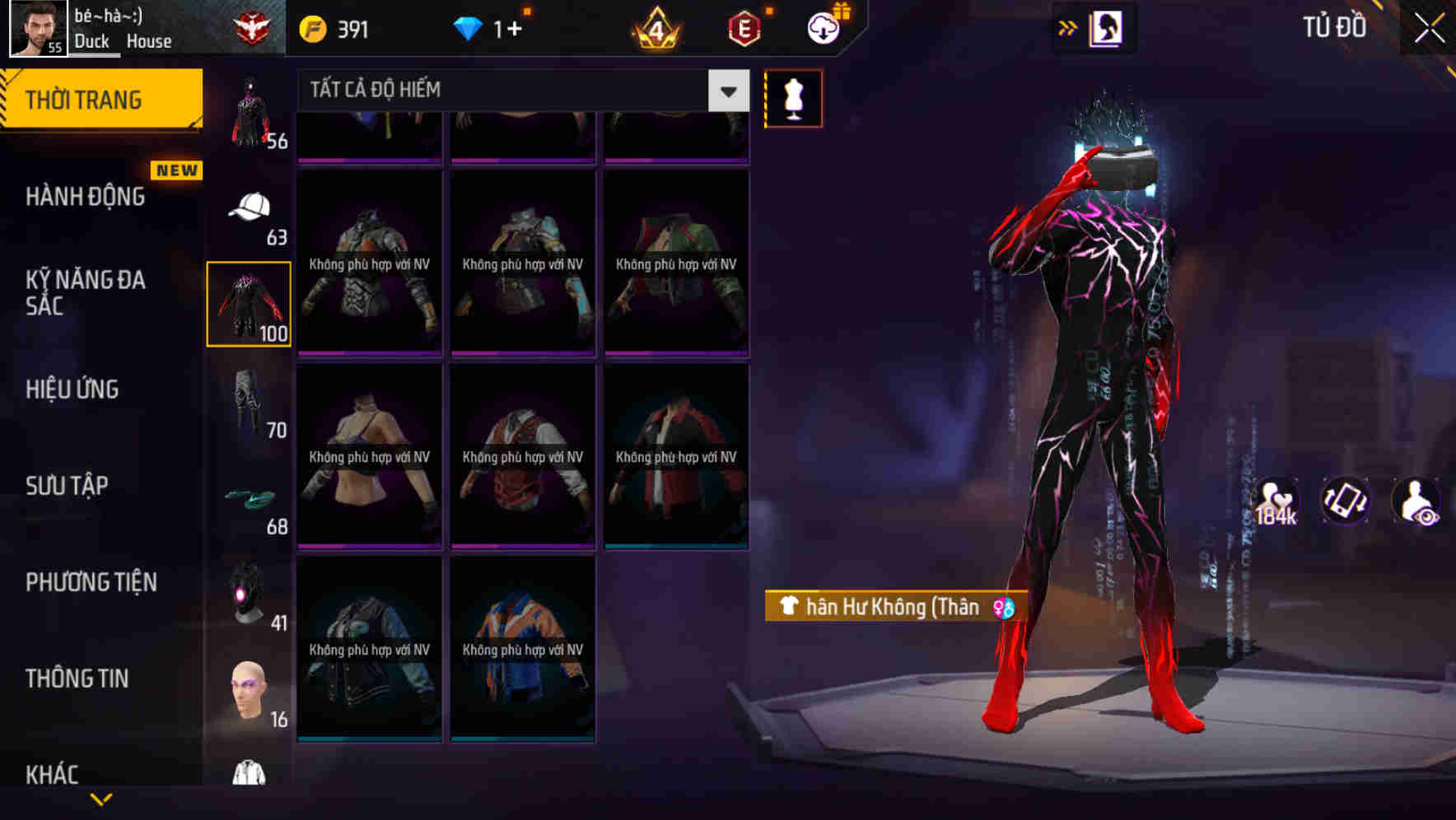Toggle the mannequin display mode

[x=793, y=98]
